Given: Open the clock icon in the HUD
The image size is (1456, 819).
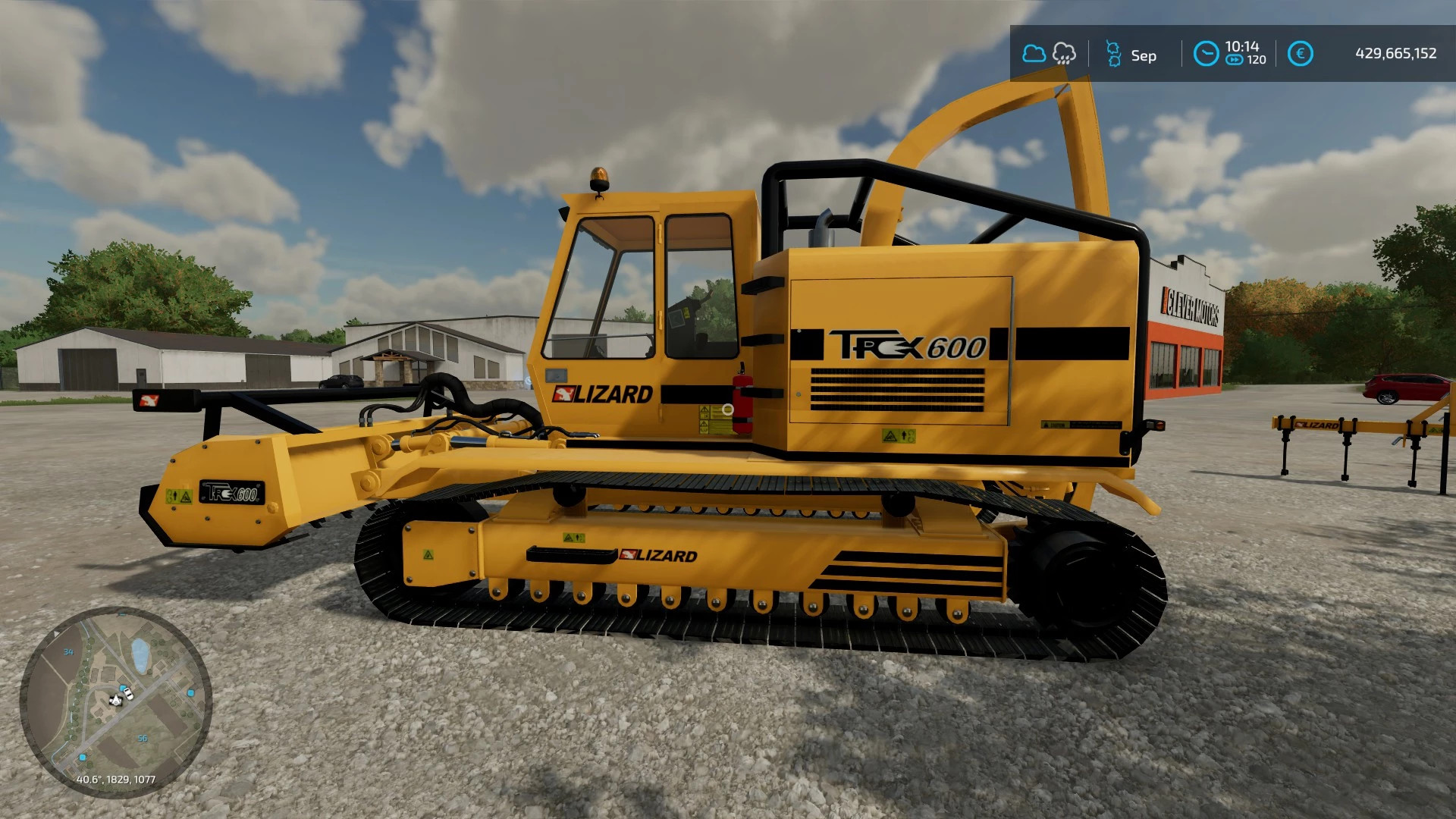Looking at the screenshot, I should point(1207,53).
